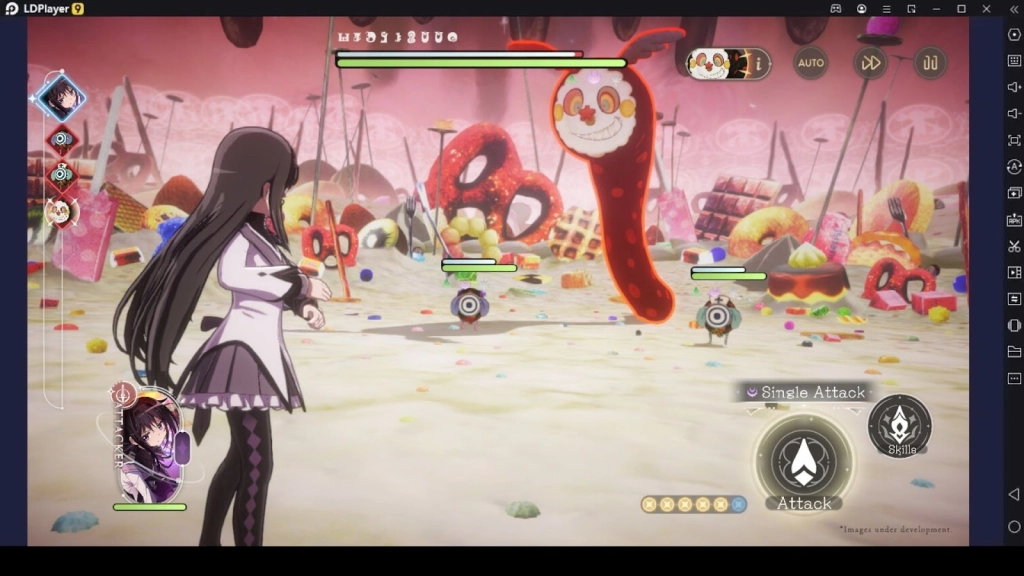Pause the battle
The image size is (1024, 576).
(930, 63)
